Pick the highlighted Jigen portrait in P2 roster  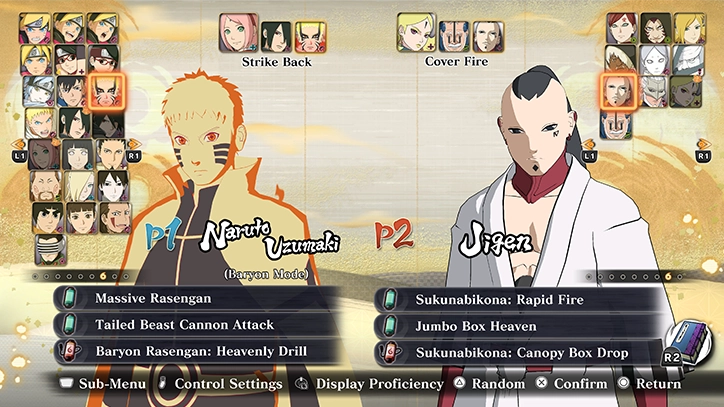coord(618,91)
